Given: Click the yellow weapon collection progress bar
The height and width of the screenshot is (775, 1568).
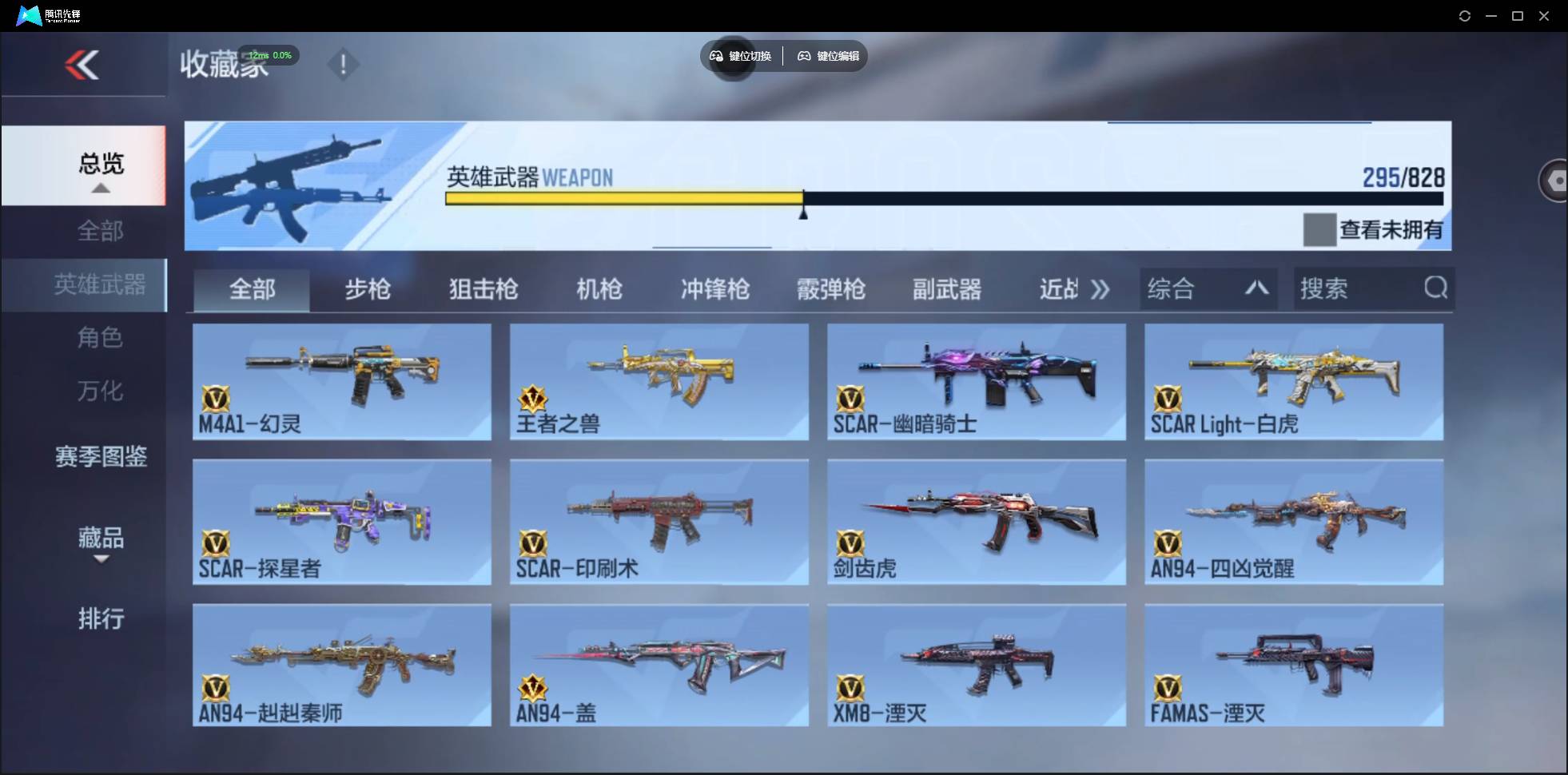Looking at the screenshot, I should 623,197.
